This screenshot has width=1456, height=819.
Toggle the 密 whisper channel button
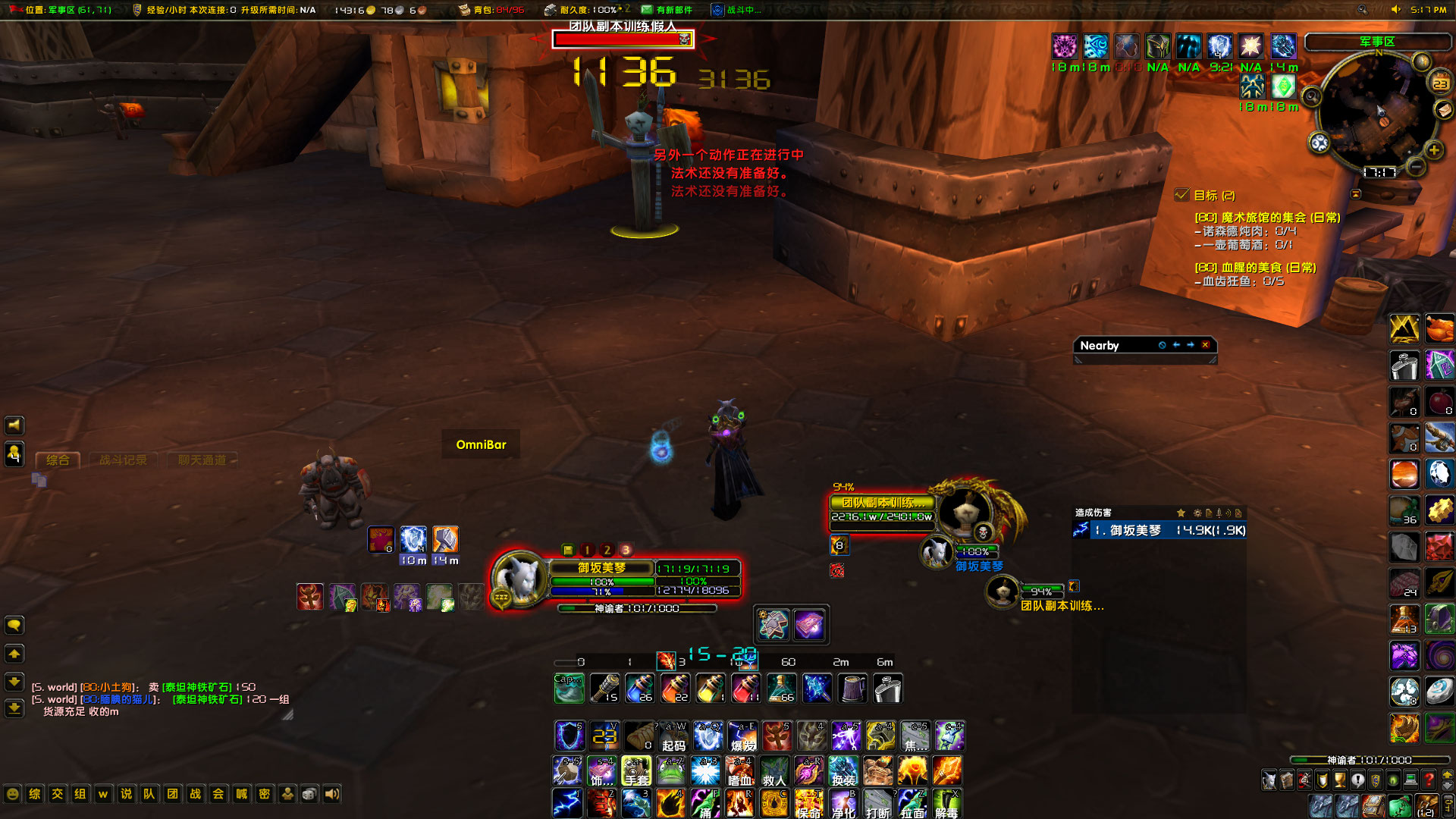(x=263, y=794)
